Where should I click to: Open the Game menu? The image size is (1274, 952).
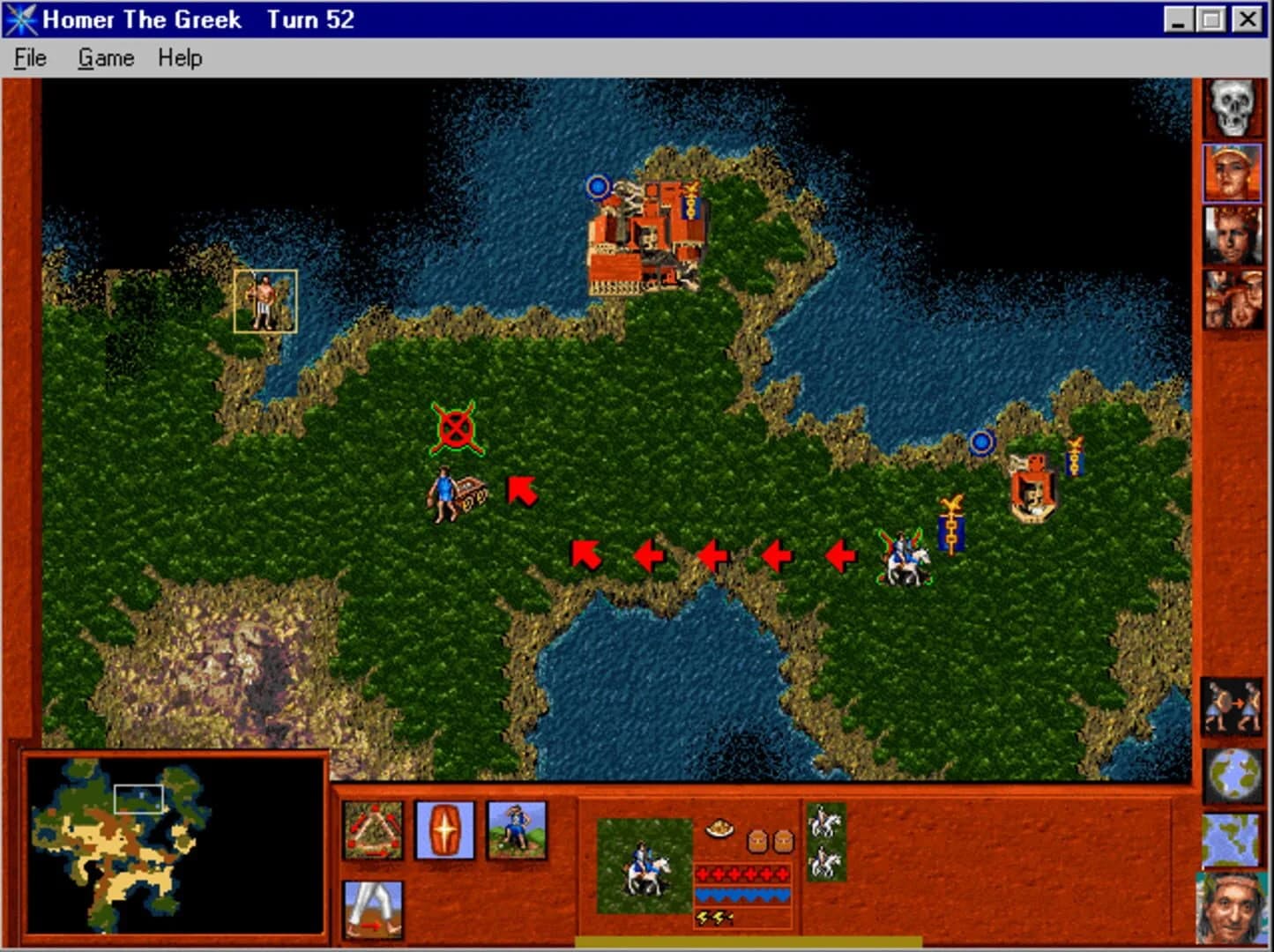(106, 57)
